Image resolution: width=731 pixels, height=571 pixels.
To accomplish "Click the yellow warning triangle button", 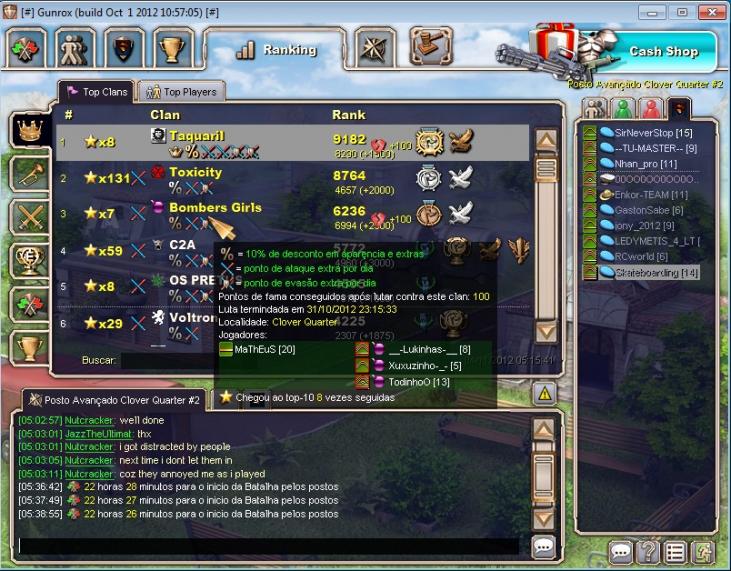I will pos(544,394).
